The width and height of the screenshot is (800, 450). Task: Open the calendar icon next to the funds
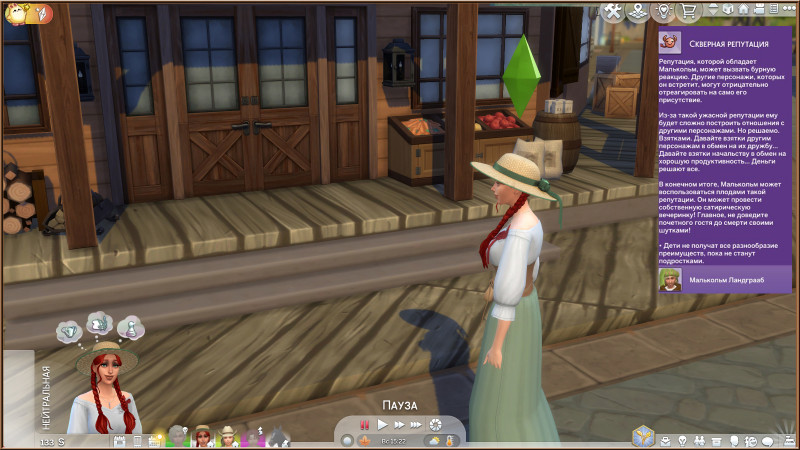[x=119, y=440]
